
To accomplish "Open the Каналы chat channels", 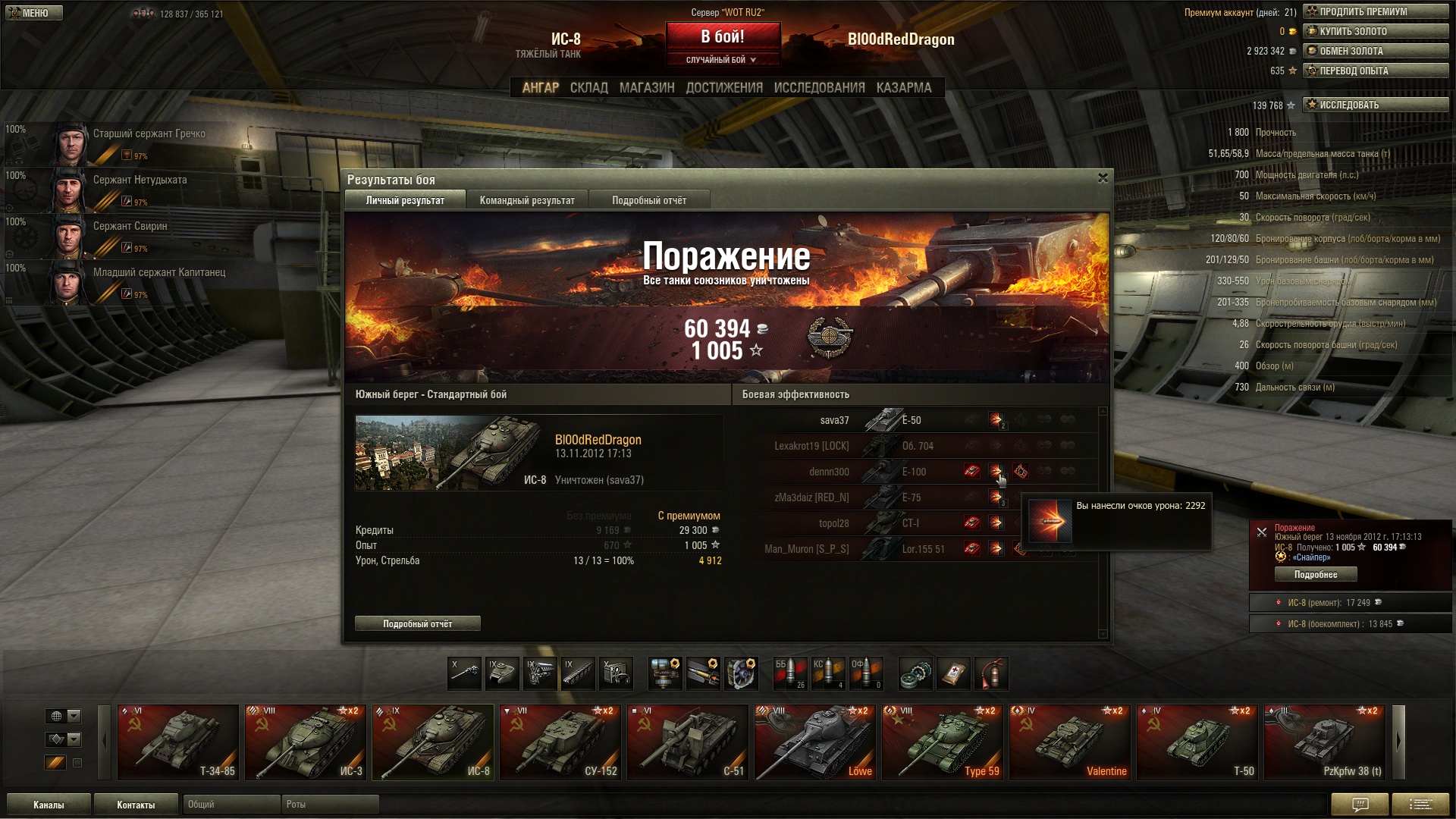I will (49, 805).
